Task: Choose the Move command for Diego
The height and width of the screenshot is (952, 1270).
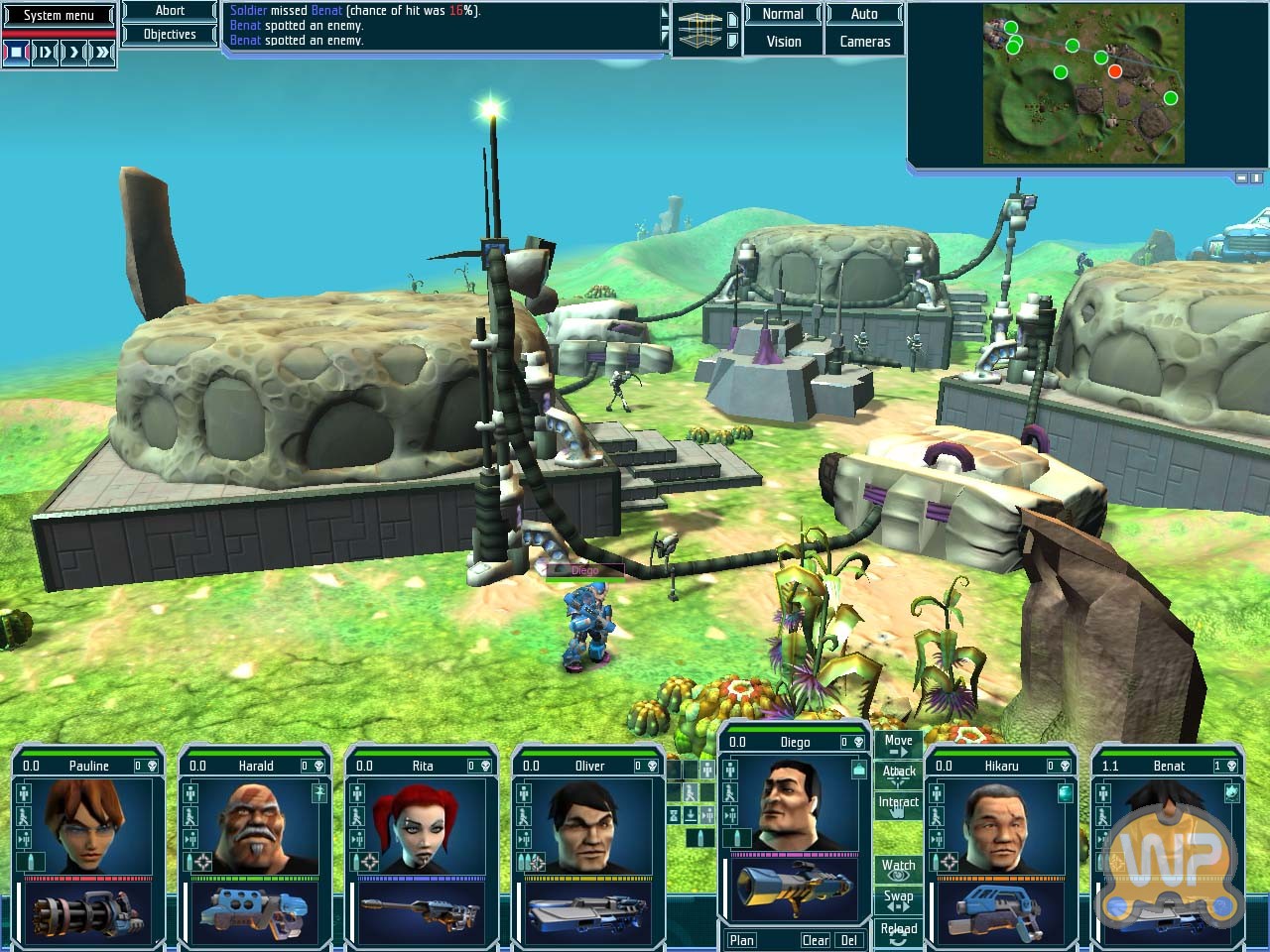Action: pos(898,744)
